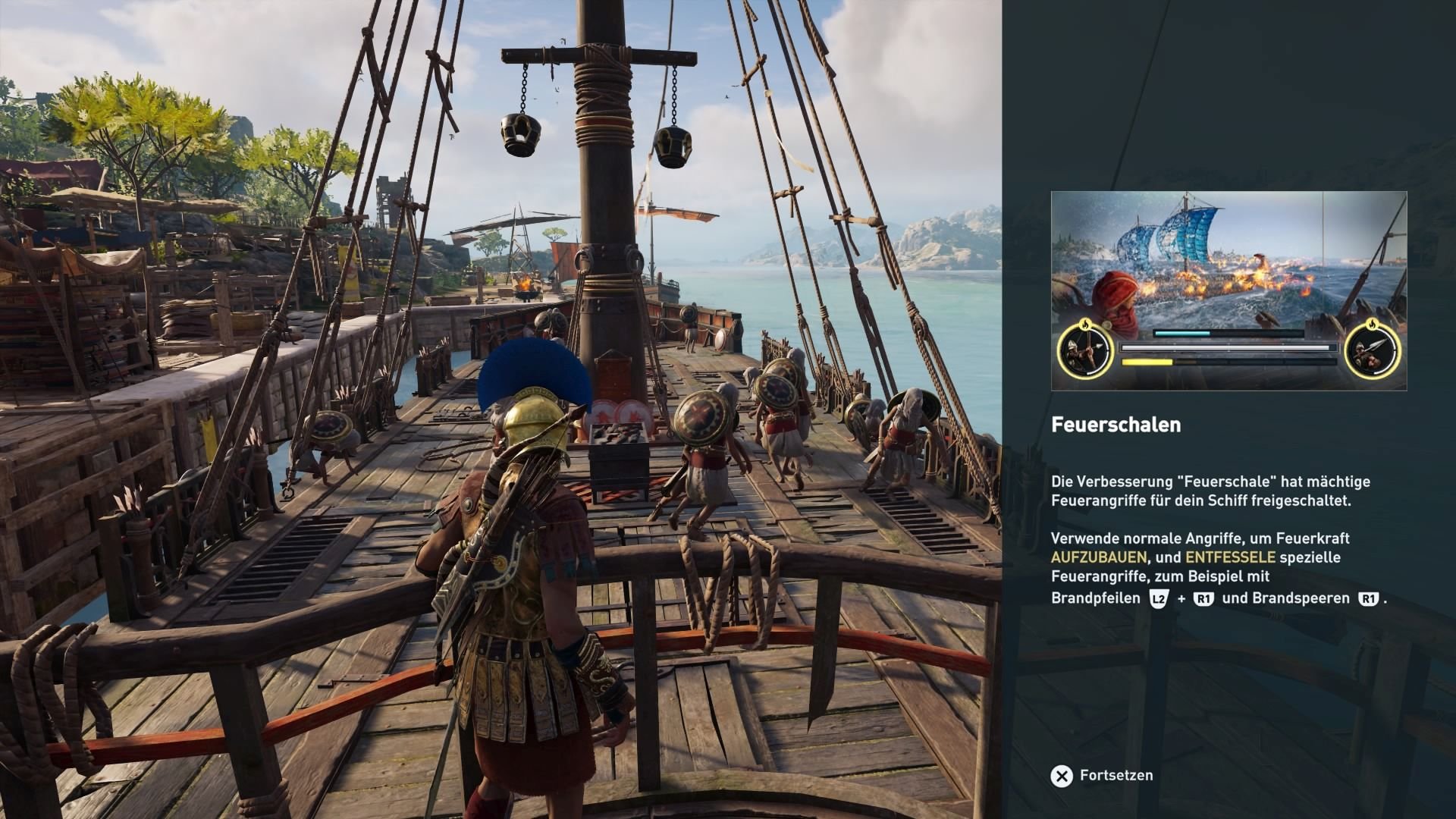Click the flame icon above the arrow ability
Screen dimensions: 1456x819
[x=1084, y=325]
